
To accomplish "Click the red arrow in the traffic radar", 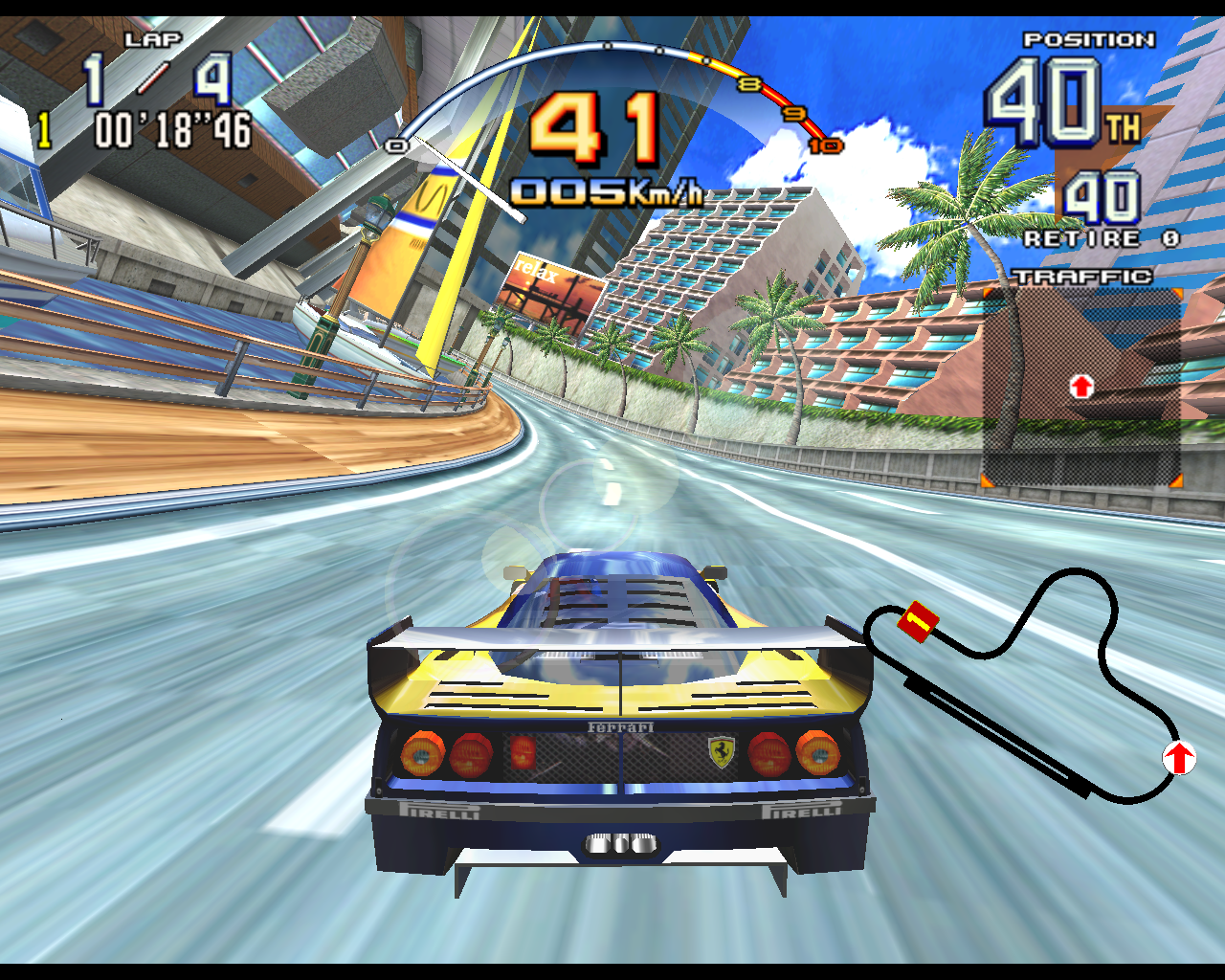I will point(1081,387).
